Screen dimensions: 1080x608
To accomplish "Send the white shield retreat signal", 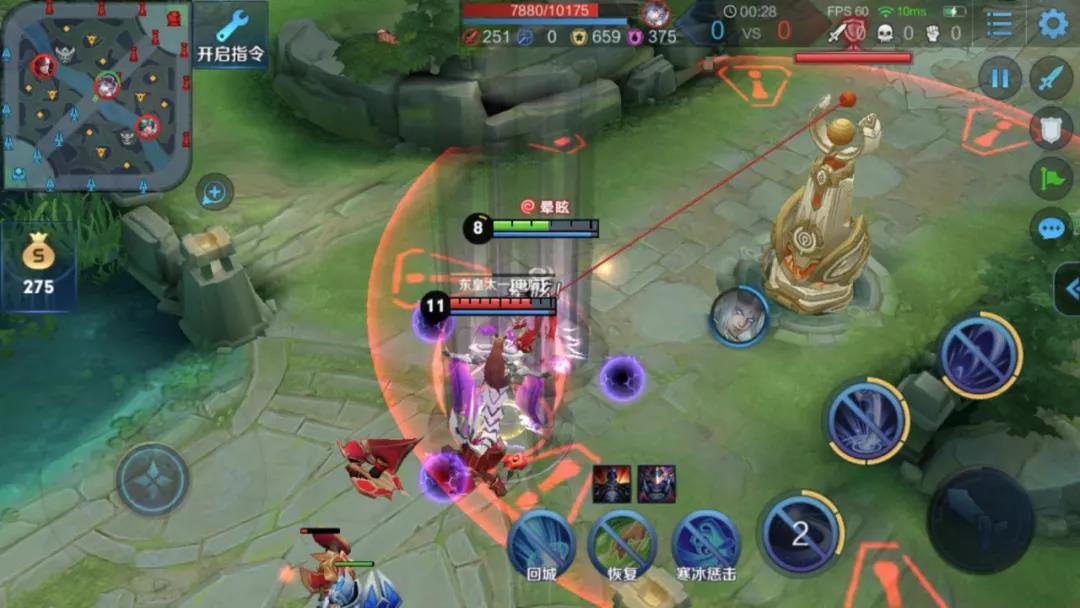I will 1051,128.
